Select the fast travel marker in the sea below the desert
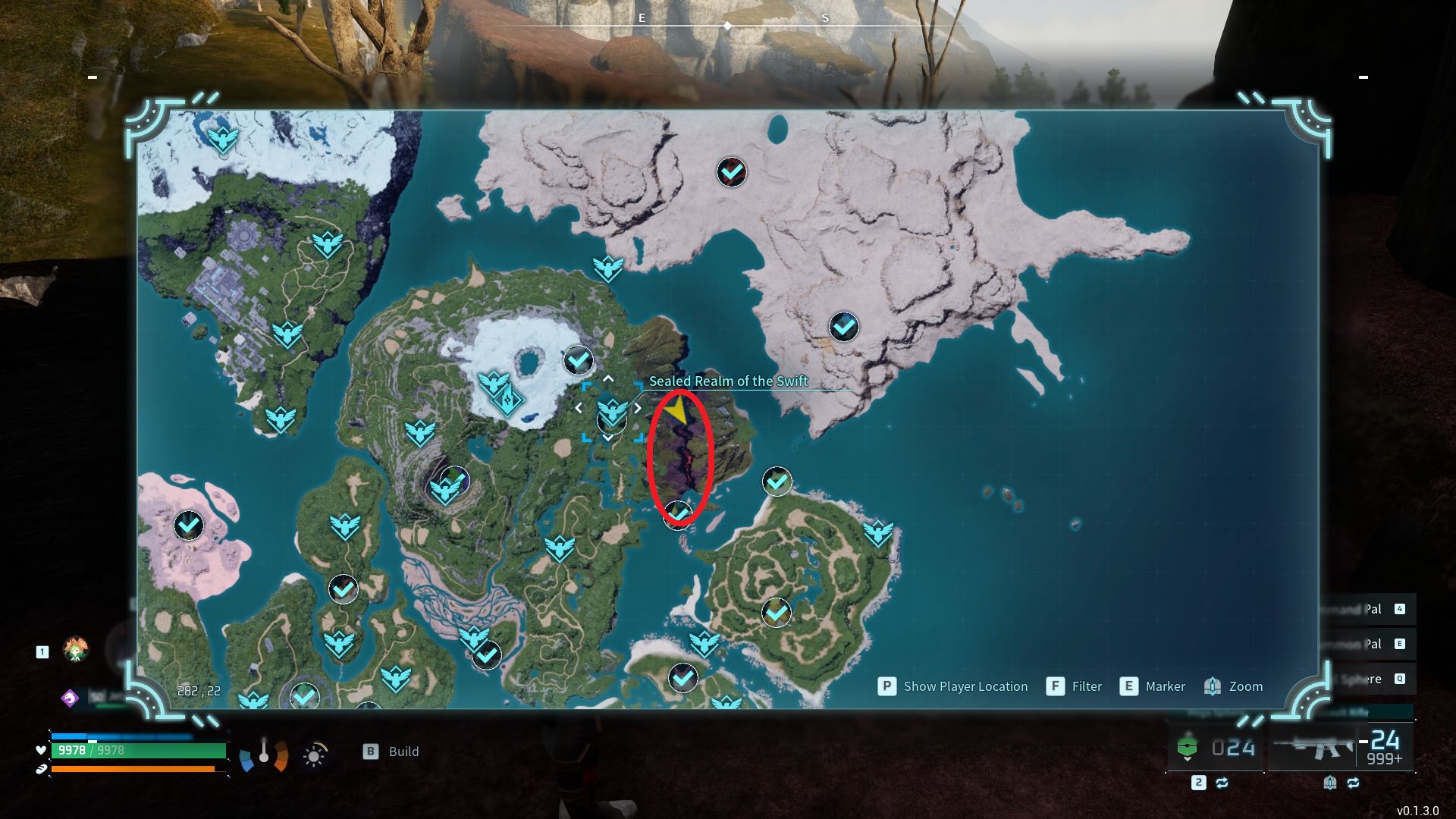The width and height of the screenshot is (1456, 819). click(607, 268)
